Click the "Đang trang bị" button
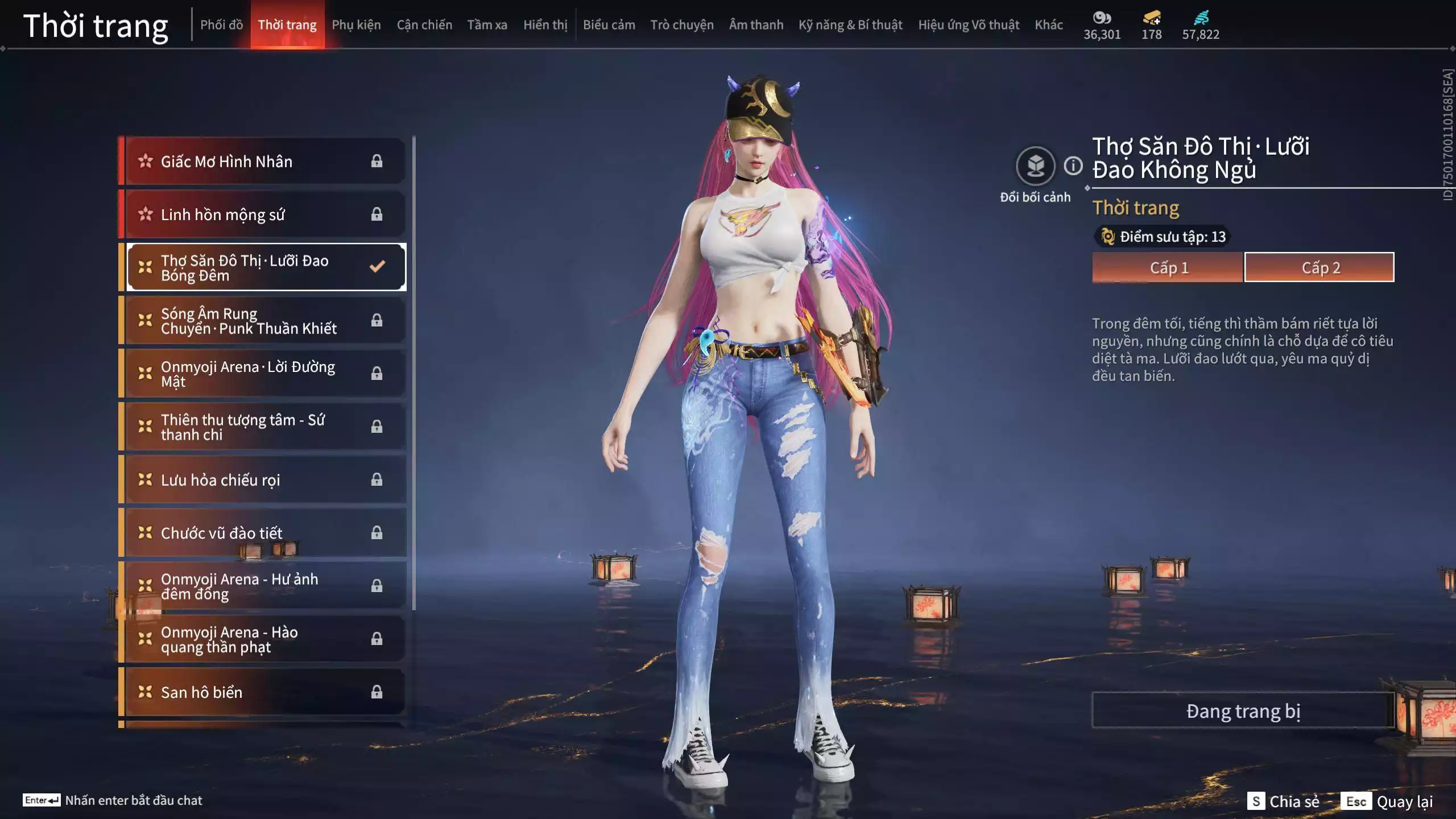This screenshot has height=819, width=1456. (x=1243, y=710)
